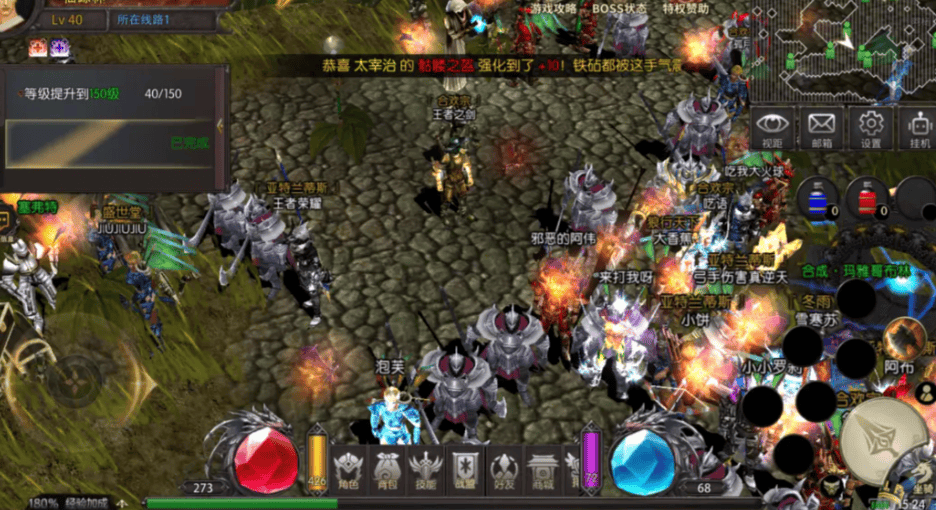936x510 pixels.
Task: Toggle the 视距 view distance button
Action: (x=771, y=127)
